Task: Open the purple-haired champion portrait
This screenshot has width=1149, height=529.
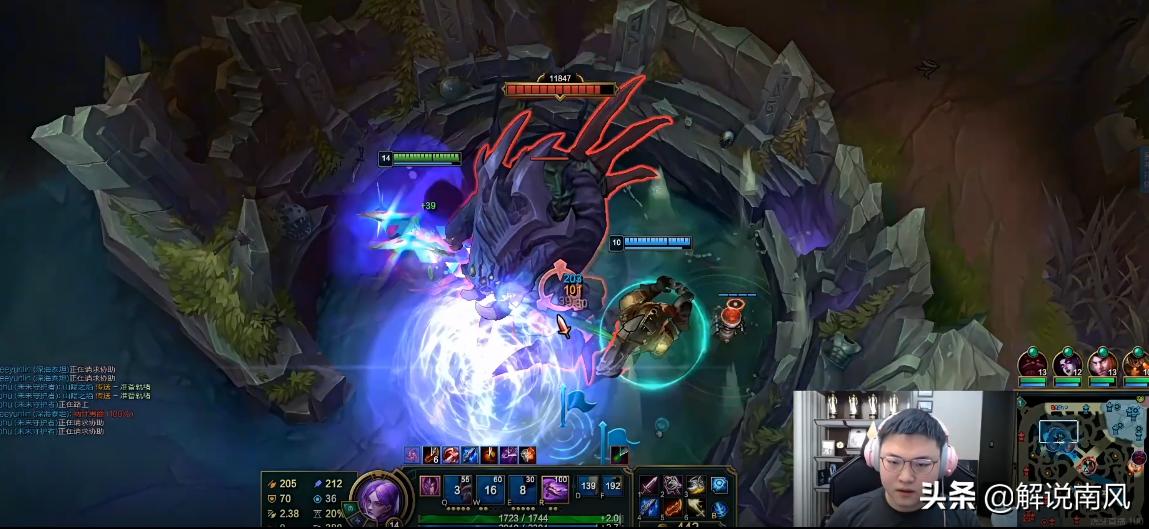Action: [x=379, y=497]
